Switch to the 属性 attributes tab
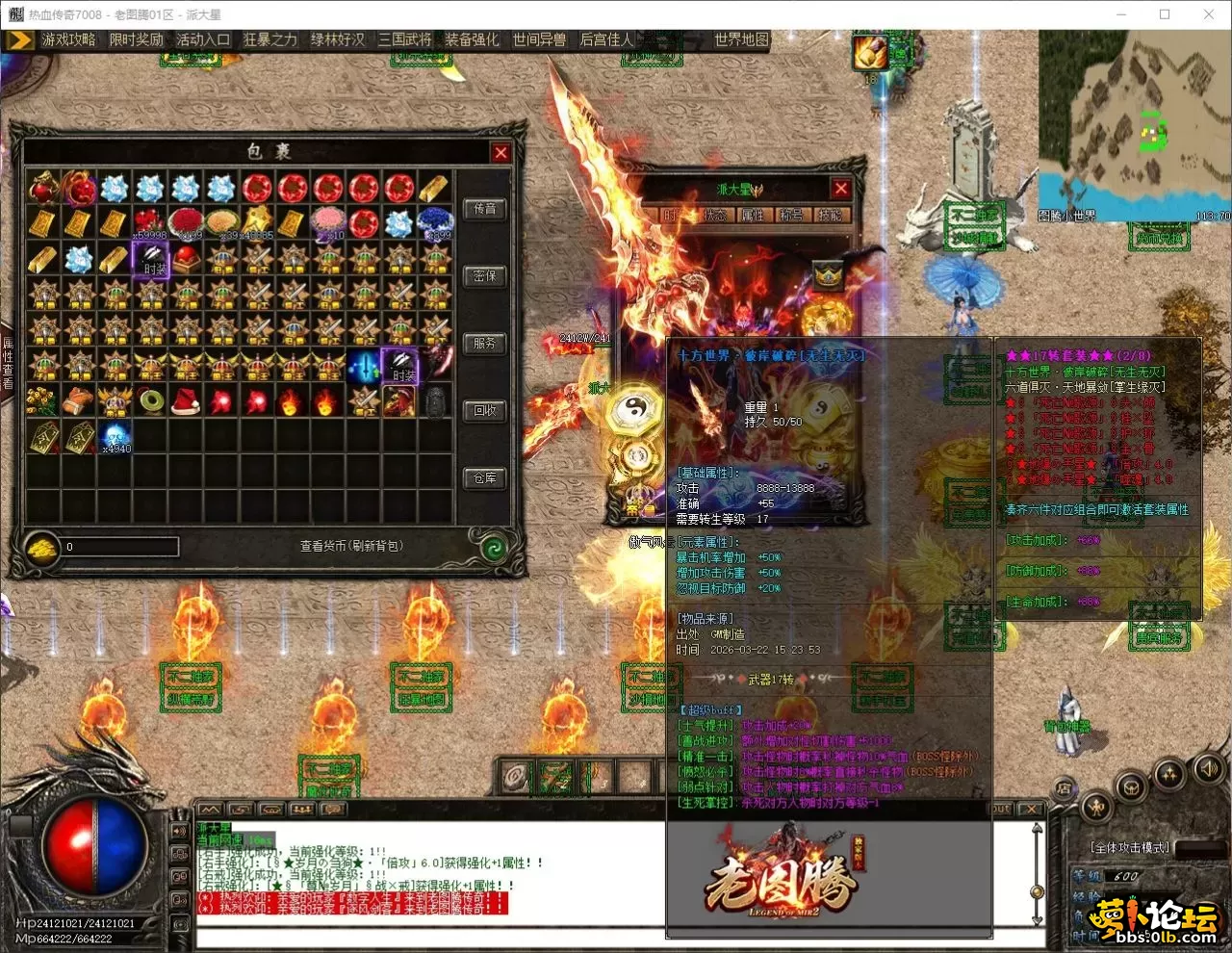Image resolution: width=1232 pixels, height=953 pixels. pos(753,216)
